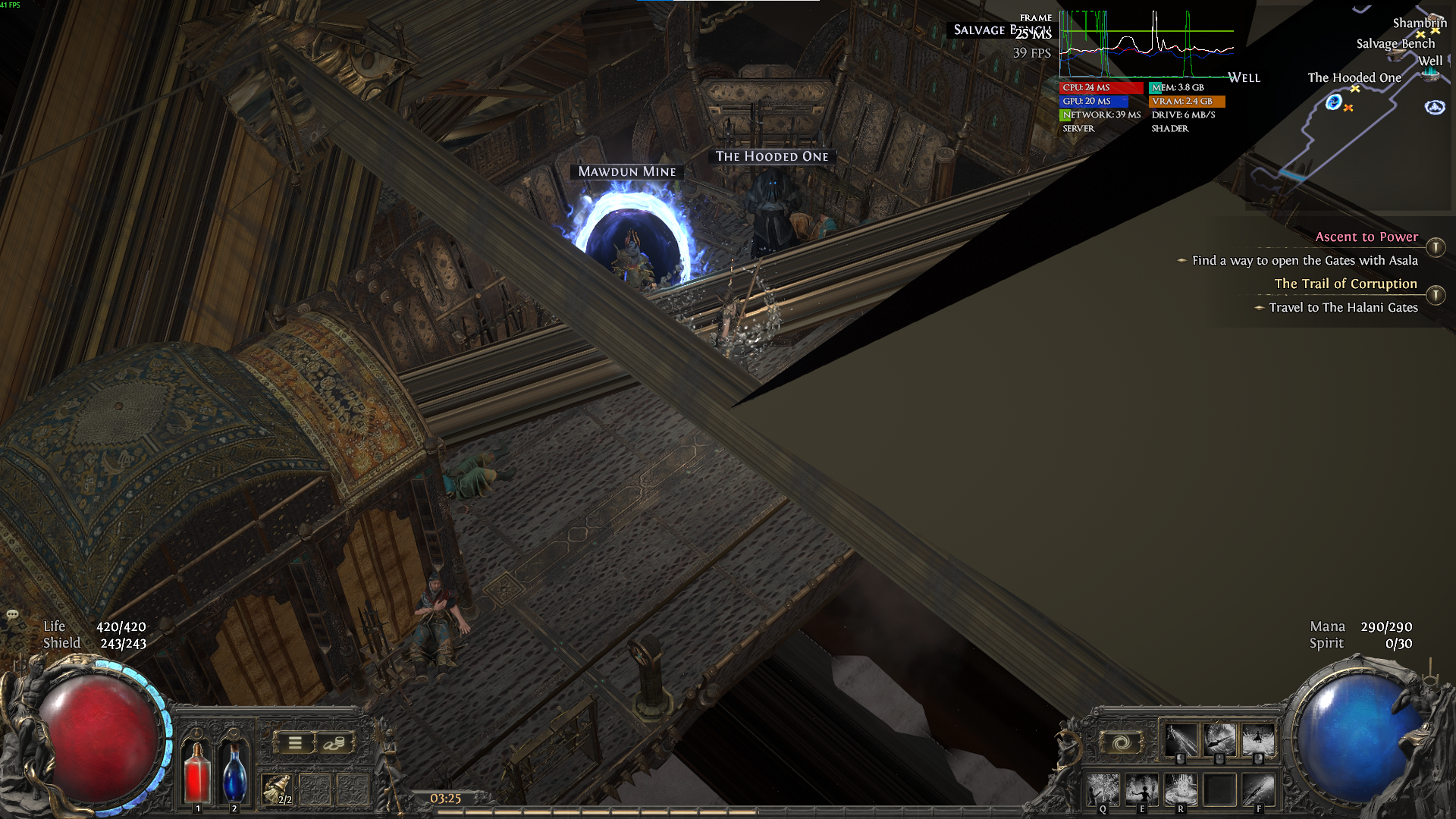Use the red life flask
Viewport: 1456px width, 819px height.
point(197,772)
